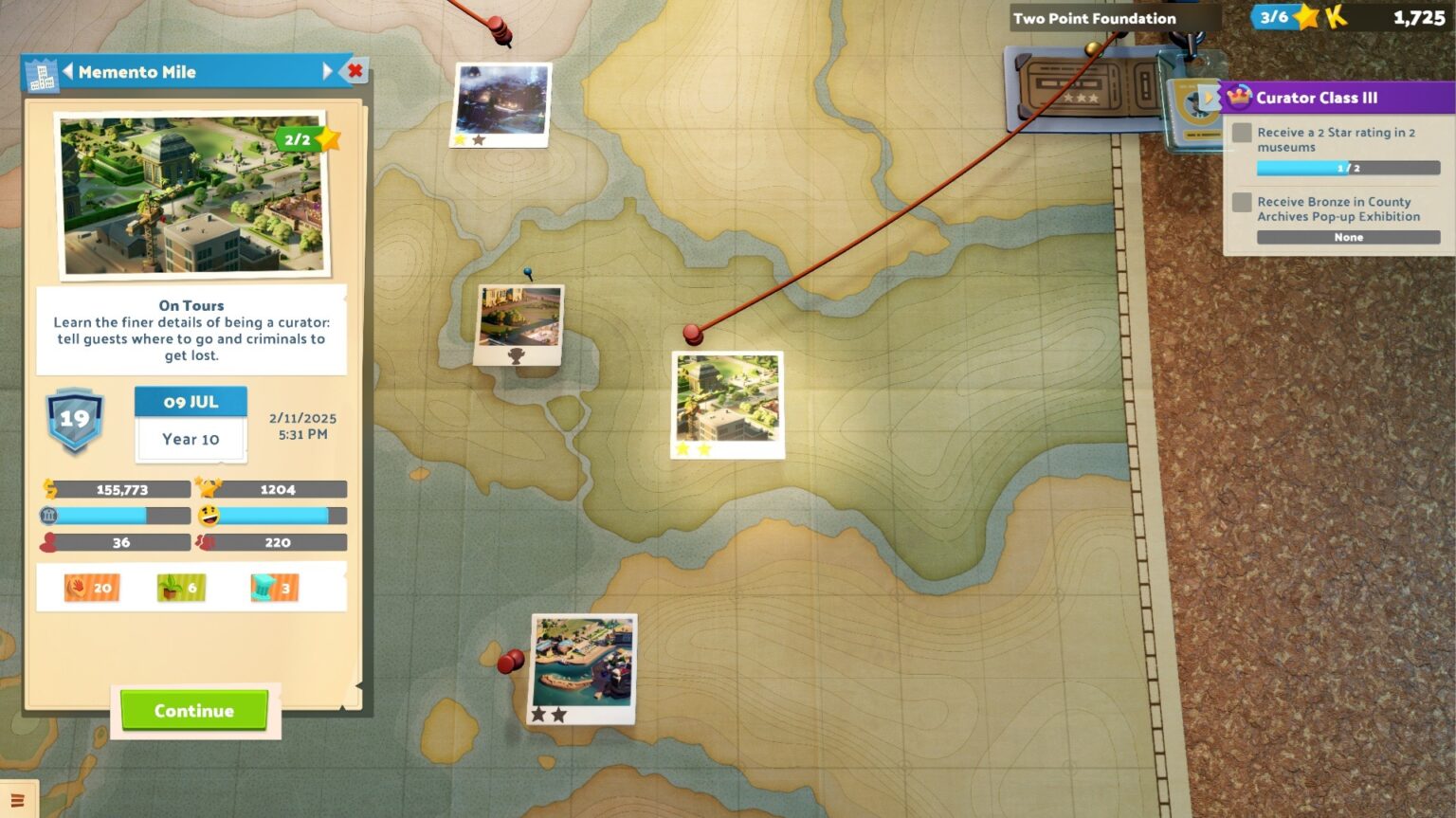Image resolution: width=1456 pixels, height=818 pixels.
Task: Click the left arrow beside Memento Mile
Action: [68, 71]
